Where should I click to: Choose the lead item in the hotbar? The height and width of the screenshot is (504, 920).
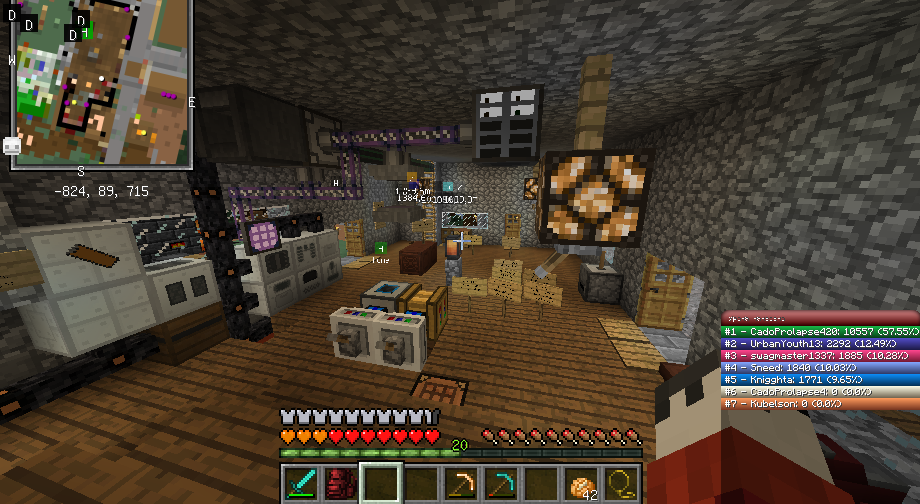[621, 483]
